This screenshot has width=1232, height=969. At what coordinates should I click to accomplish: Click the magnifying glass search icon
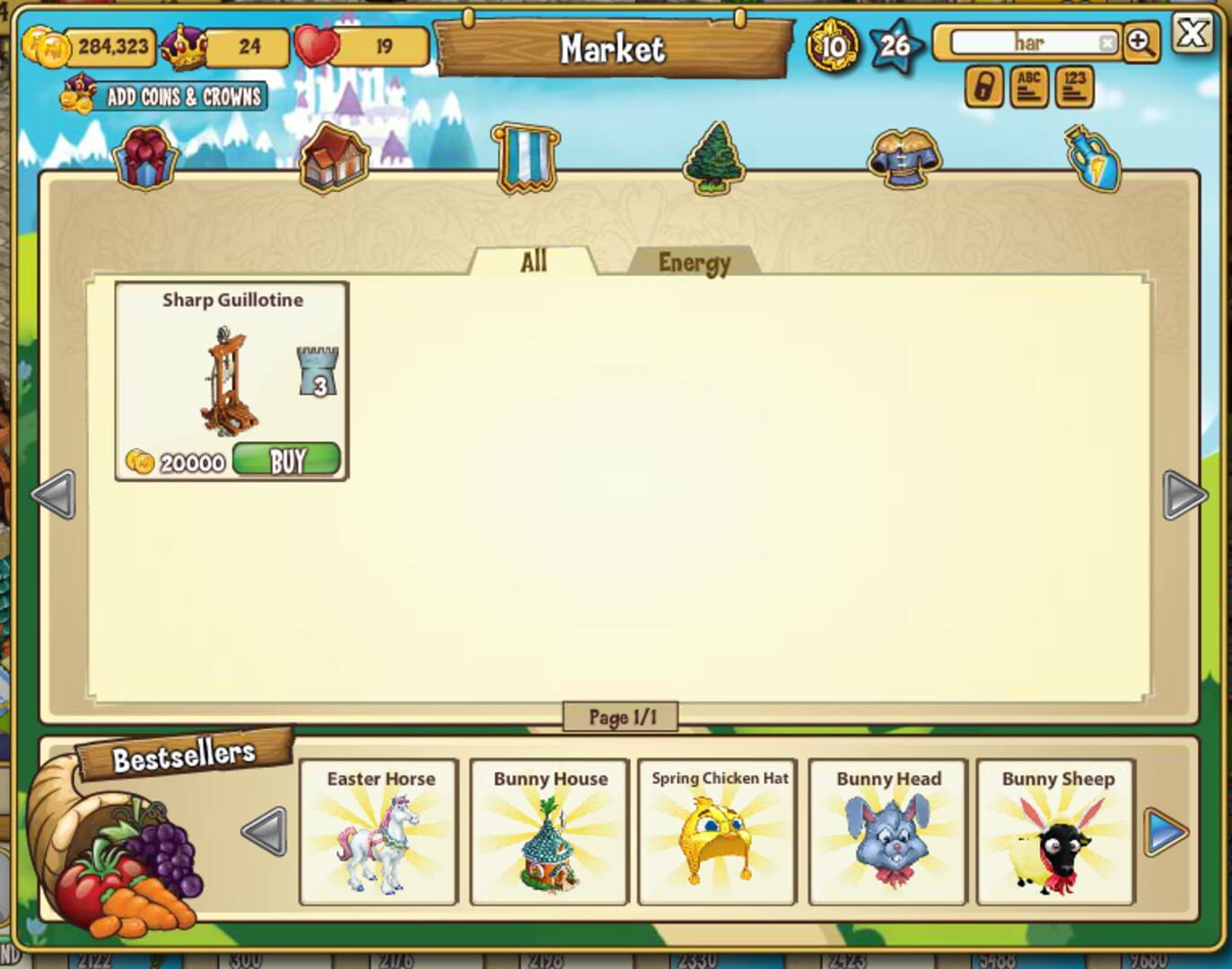coord(1138,43)
